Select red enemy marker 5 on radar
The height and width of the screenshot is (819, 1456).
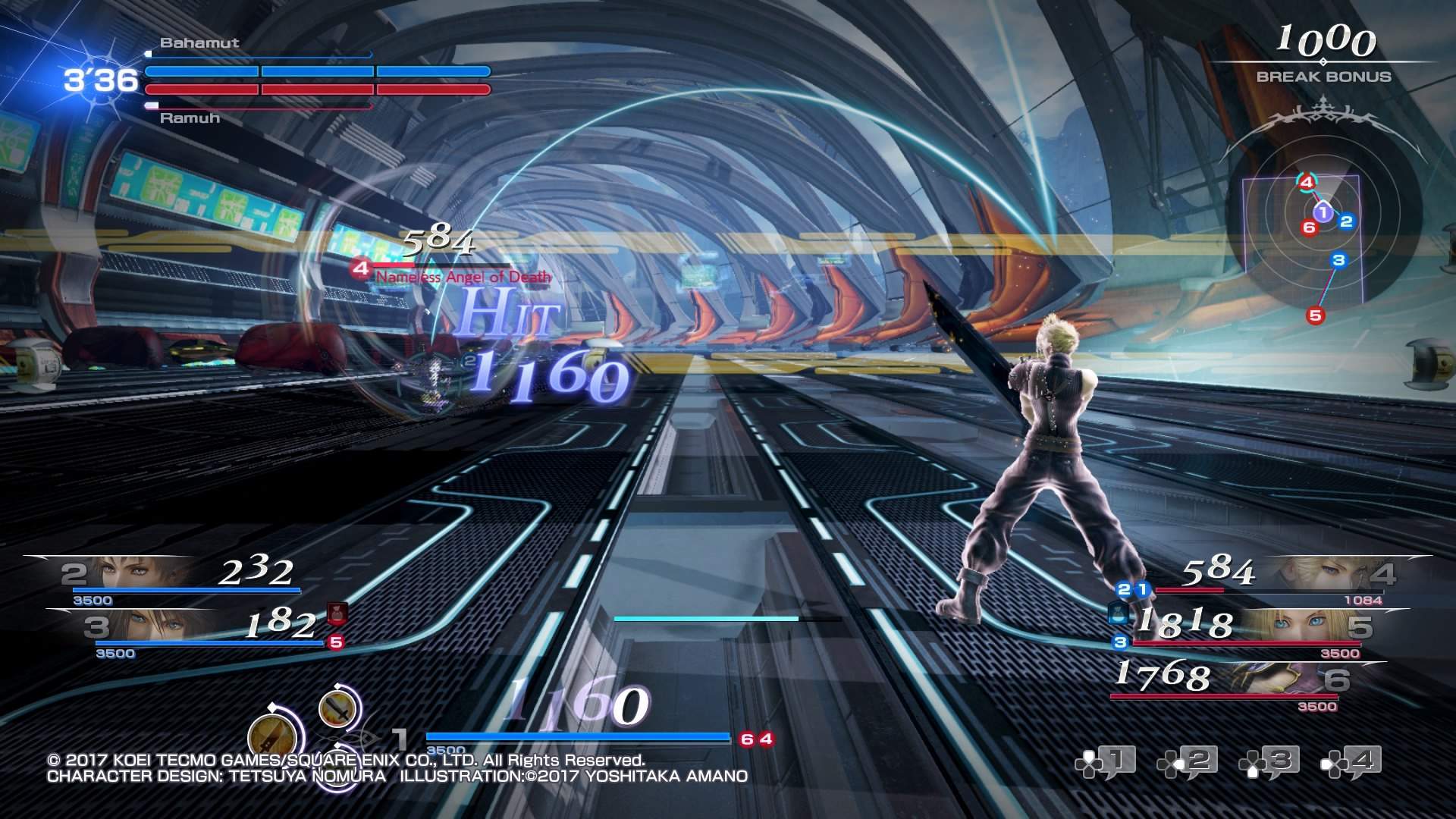(1315, 315)
